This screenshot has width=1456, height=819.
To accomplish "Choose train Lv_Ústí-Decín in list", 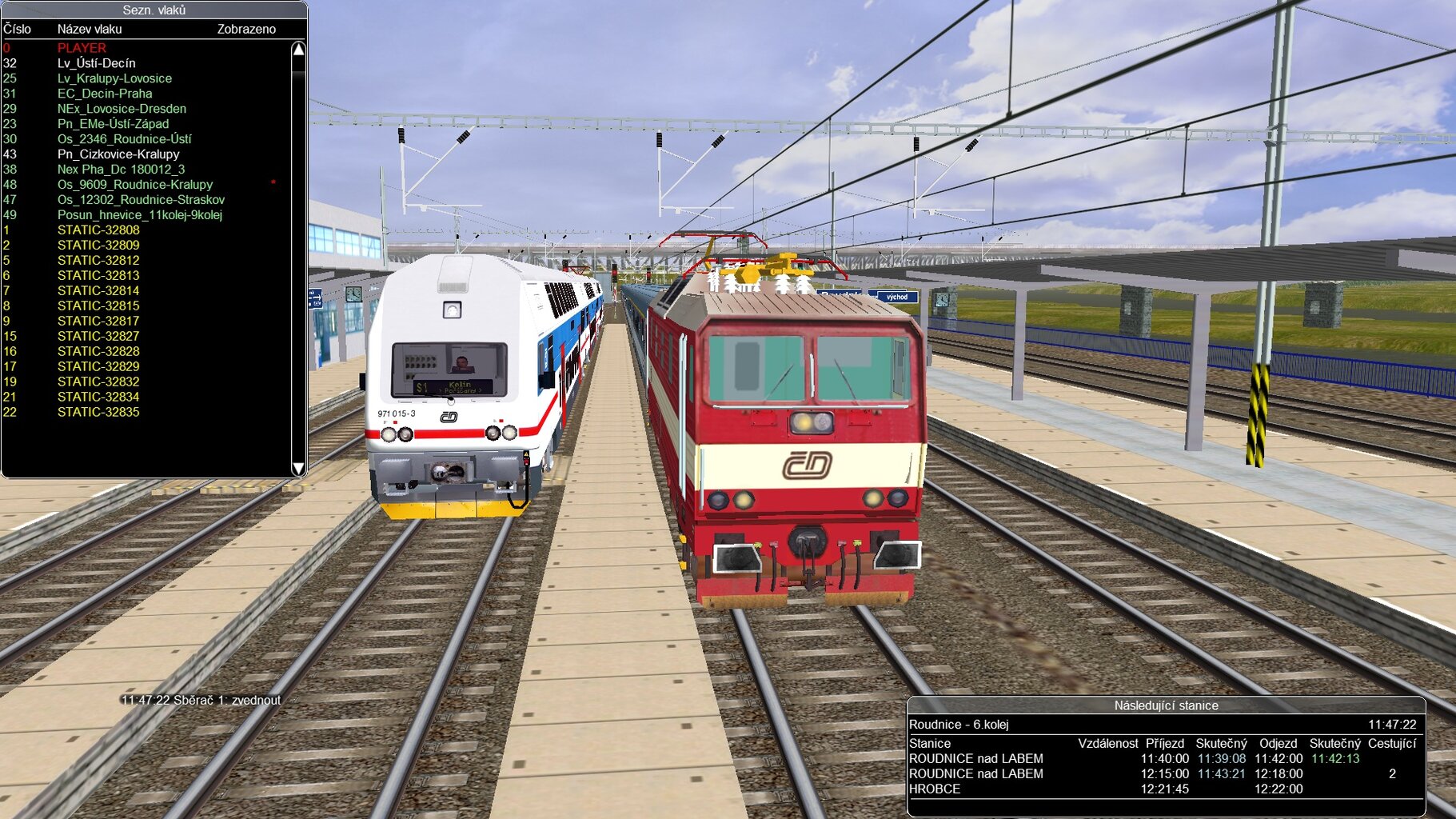I will (96, 63).
